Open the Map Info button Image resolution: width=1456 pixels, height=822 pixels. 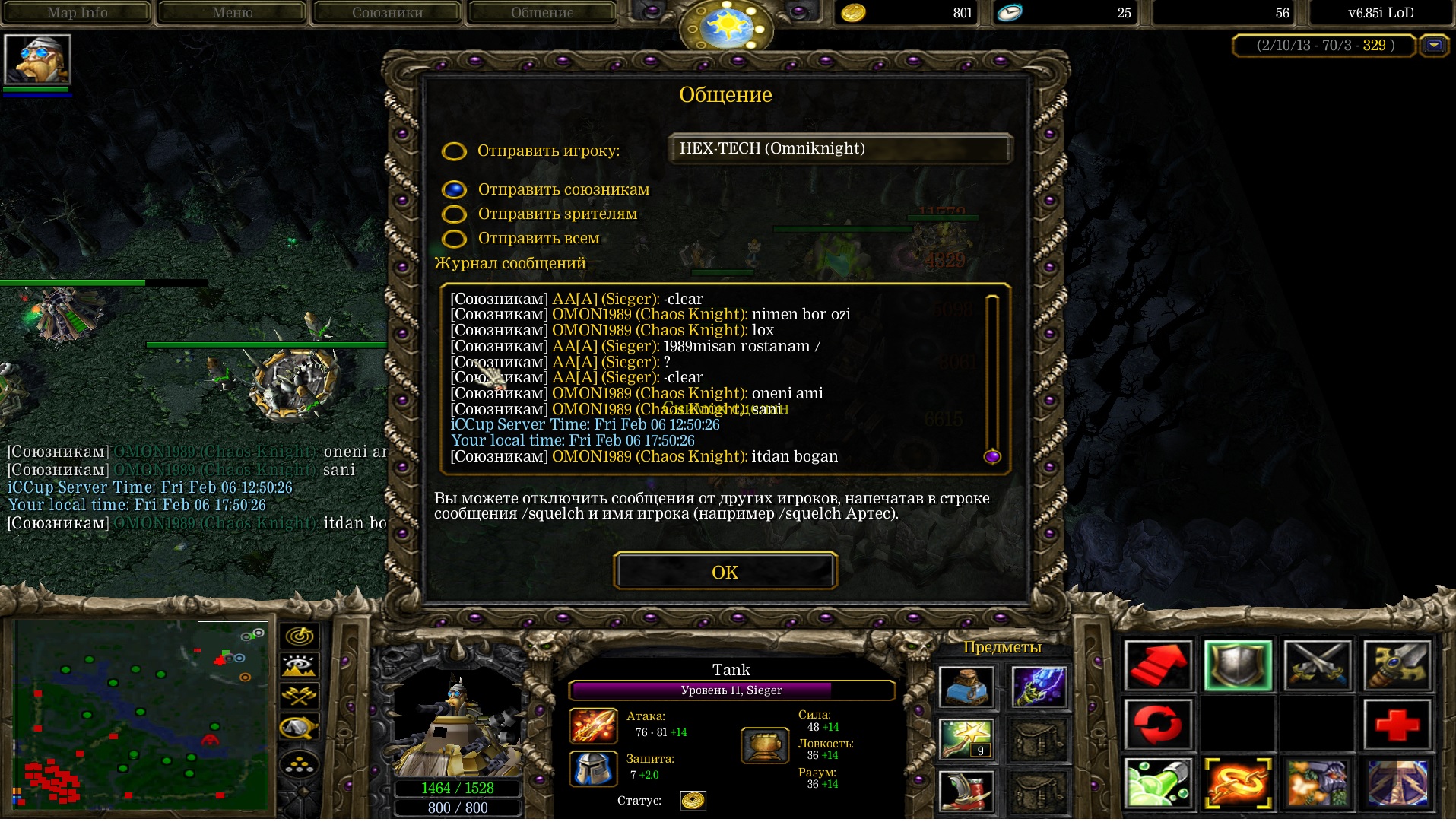77,13
